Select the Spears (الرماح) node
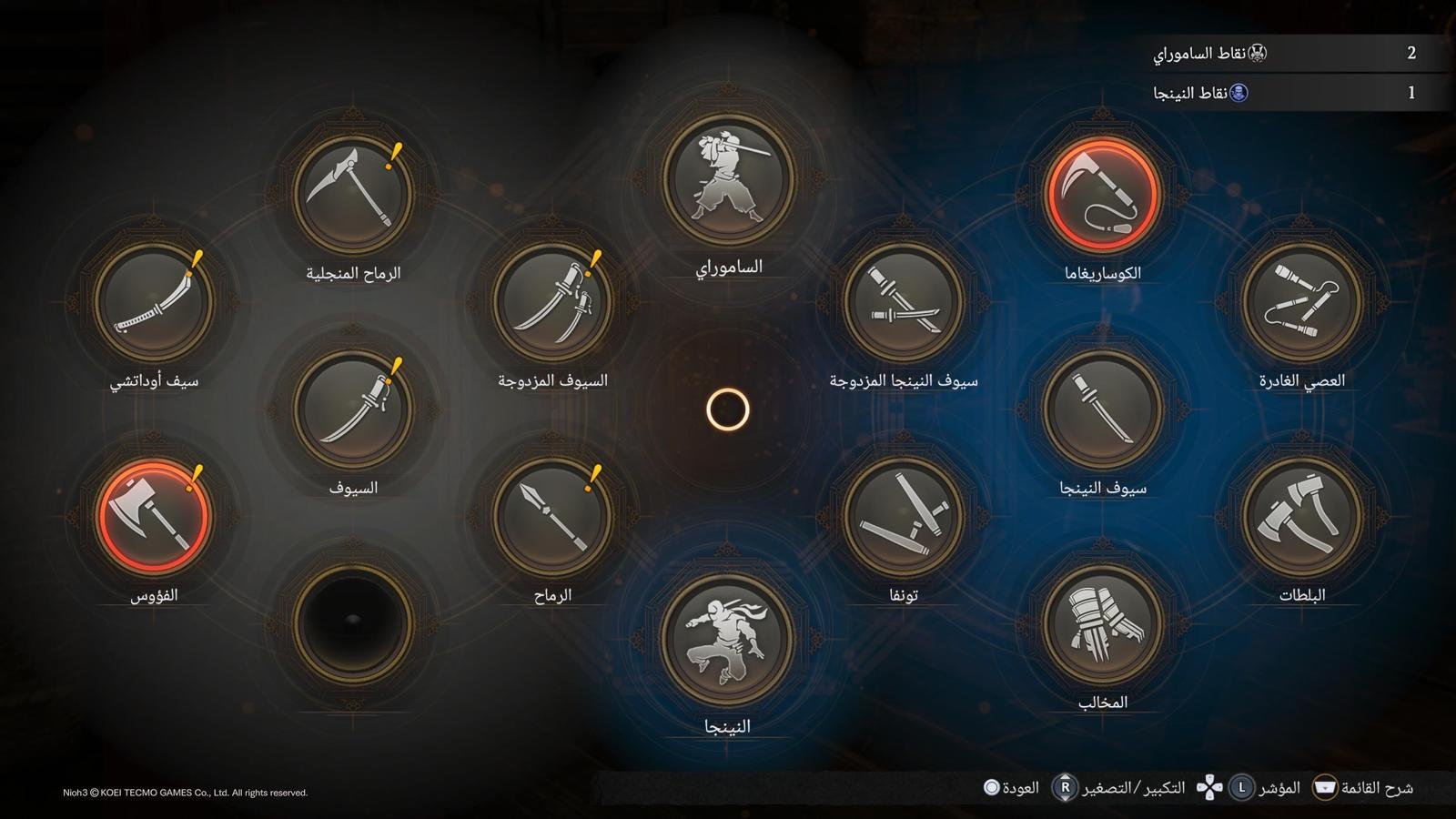This screenshot has height=819, width=1456. (x=552, y=516)
